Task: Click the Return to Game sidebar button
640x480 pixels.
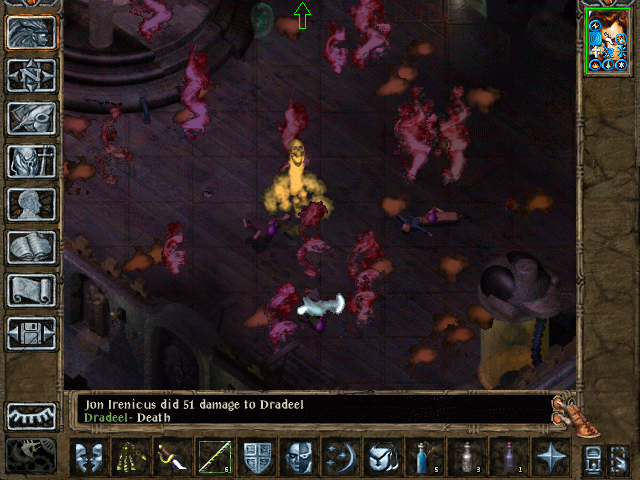Action: point(32,33)
